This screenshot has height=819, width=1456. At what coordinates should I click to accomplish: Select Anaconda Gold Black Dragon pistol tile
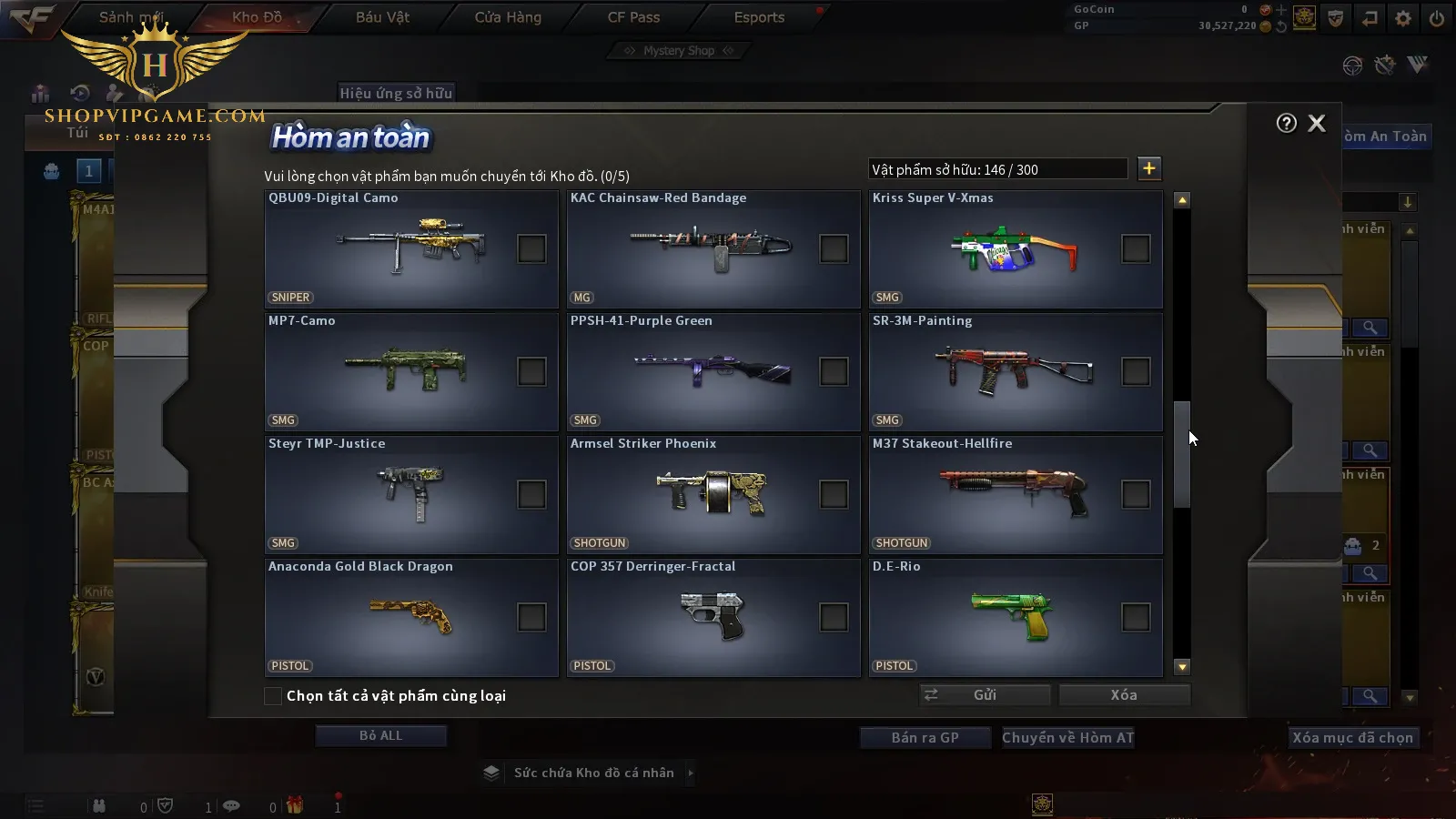411,618
